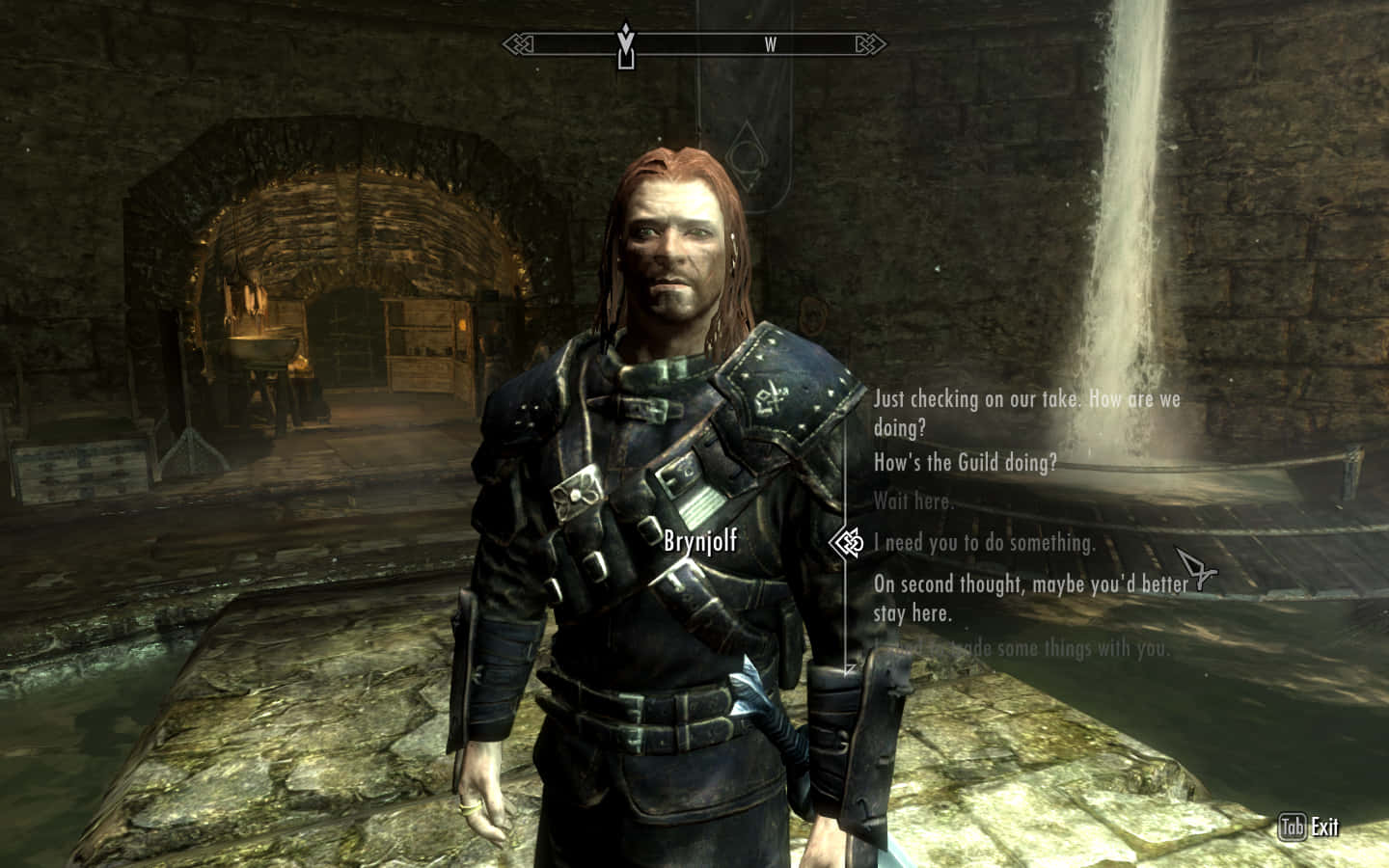Choose "How's the Guild doing?" reply
1389x868 pixels.
coord(965,463)
